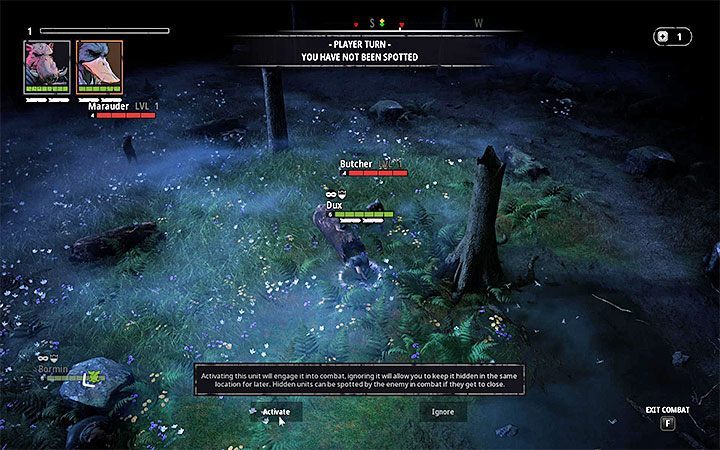Choose Ignore to keep unit hidden
720x450 pixels.
[x=442, y=411]
